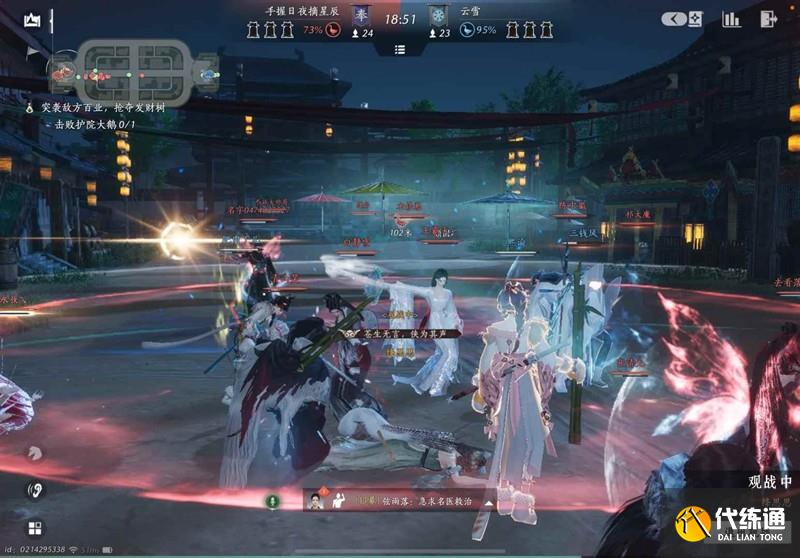Screen dimensions: 800x558
Task: Select the 奉 team banner
Action: [x=362, y=17]
